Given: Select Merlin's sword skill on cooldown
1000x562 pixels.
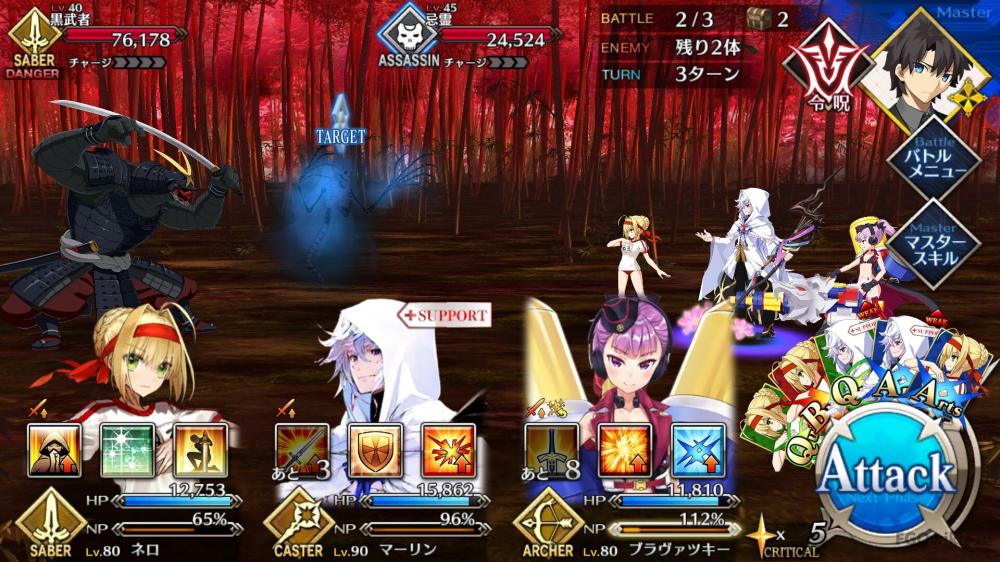Looking at the screenshot, I should tap(301, 450).
